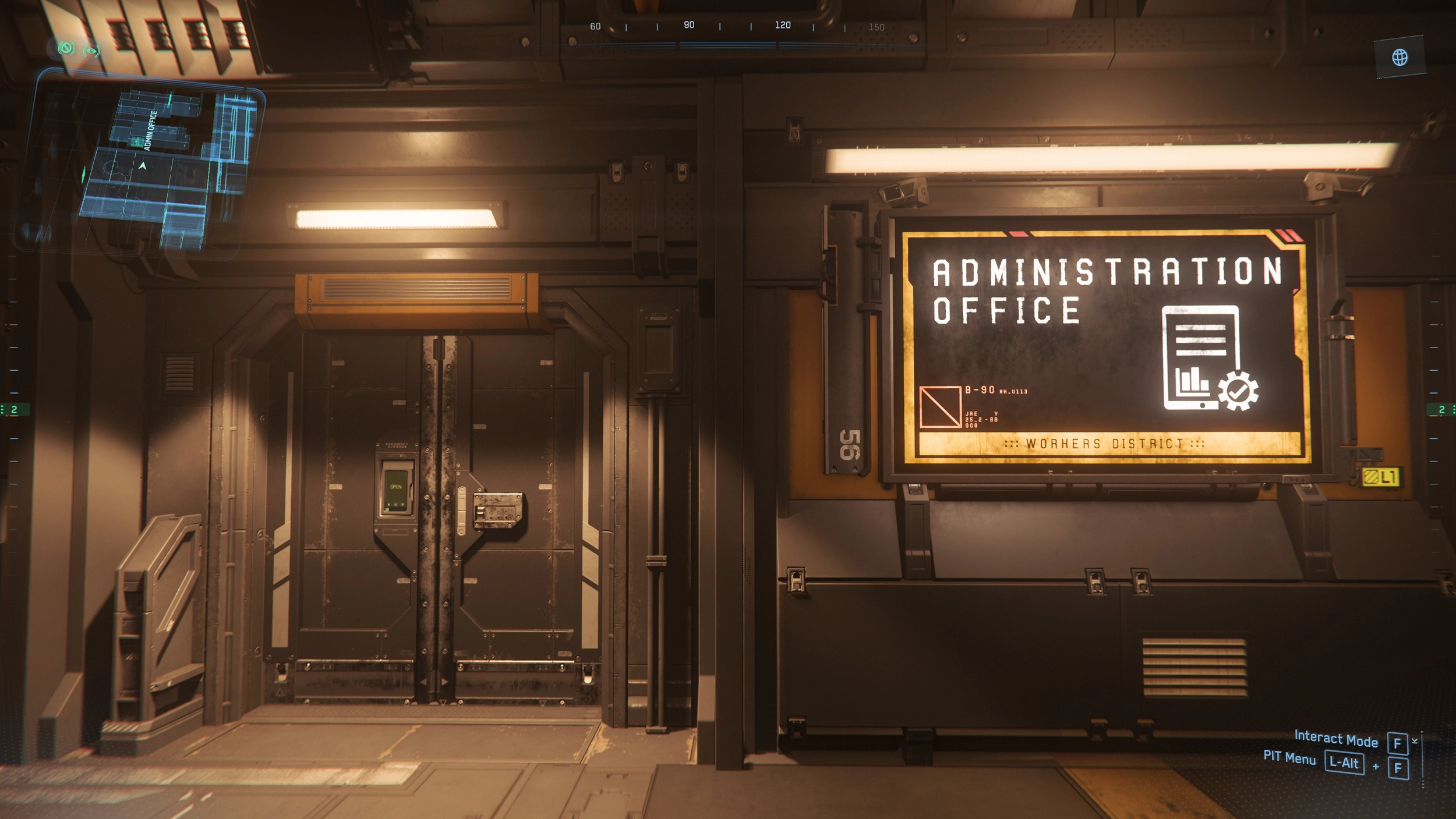This screenshot has height=819, width=1456.
Task: Open the globe icon in the corner
Action: click(x=1400, y=57)
